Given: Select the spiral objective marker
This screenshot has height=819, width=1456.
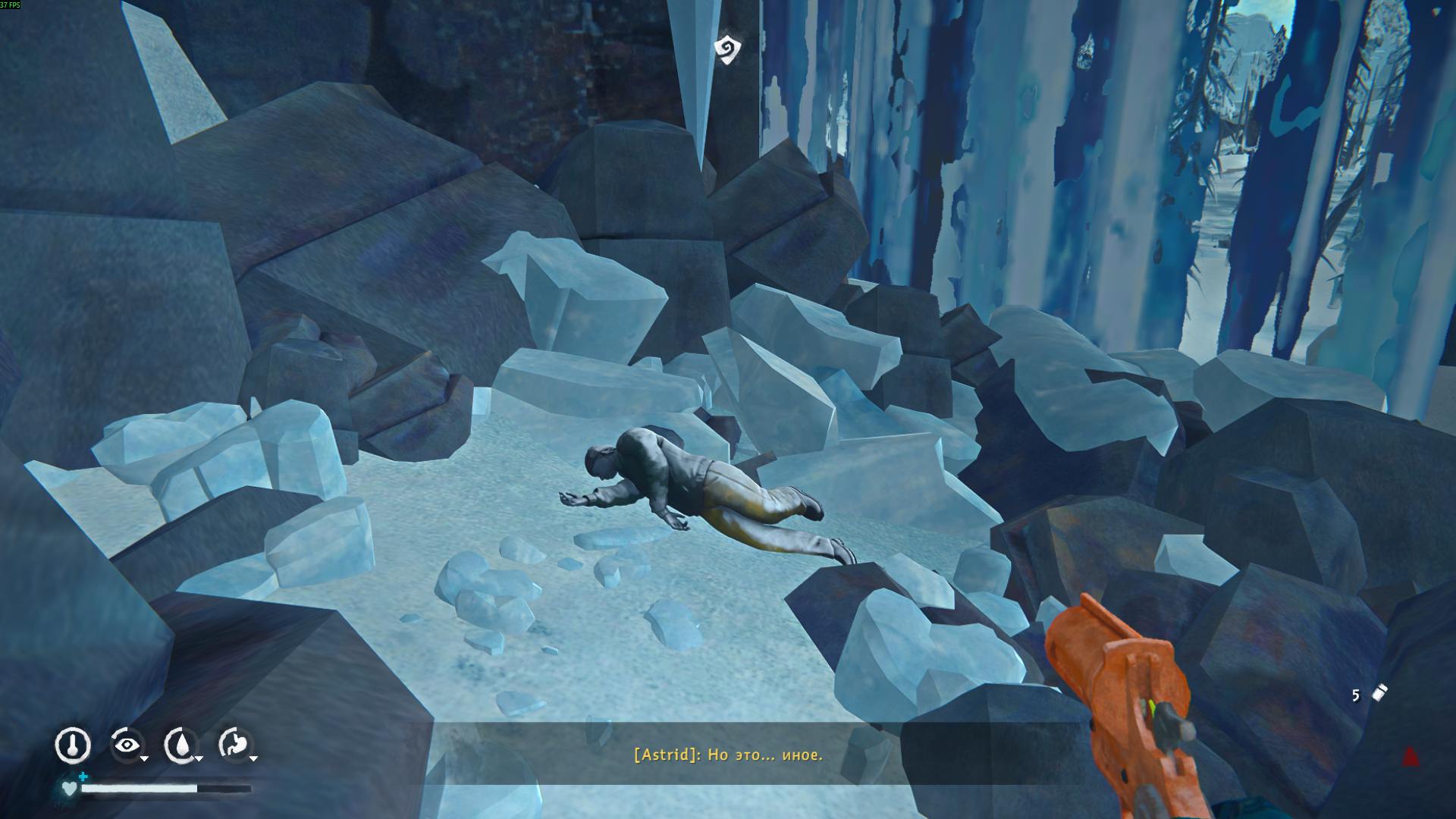Looking at the screenshot, I should [727, 49].
